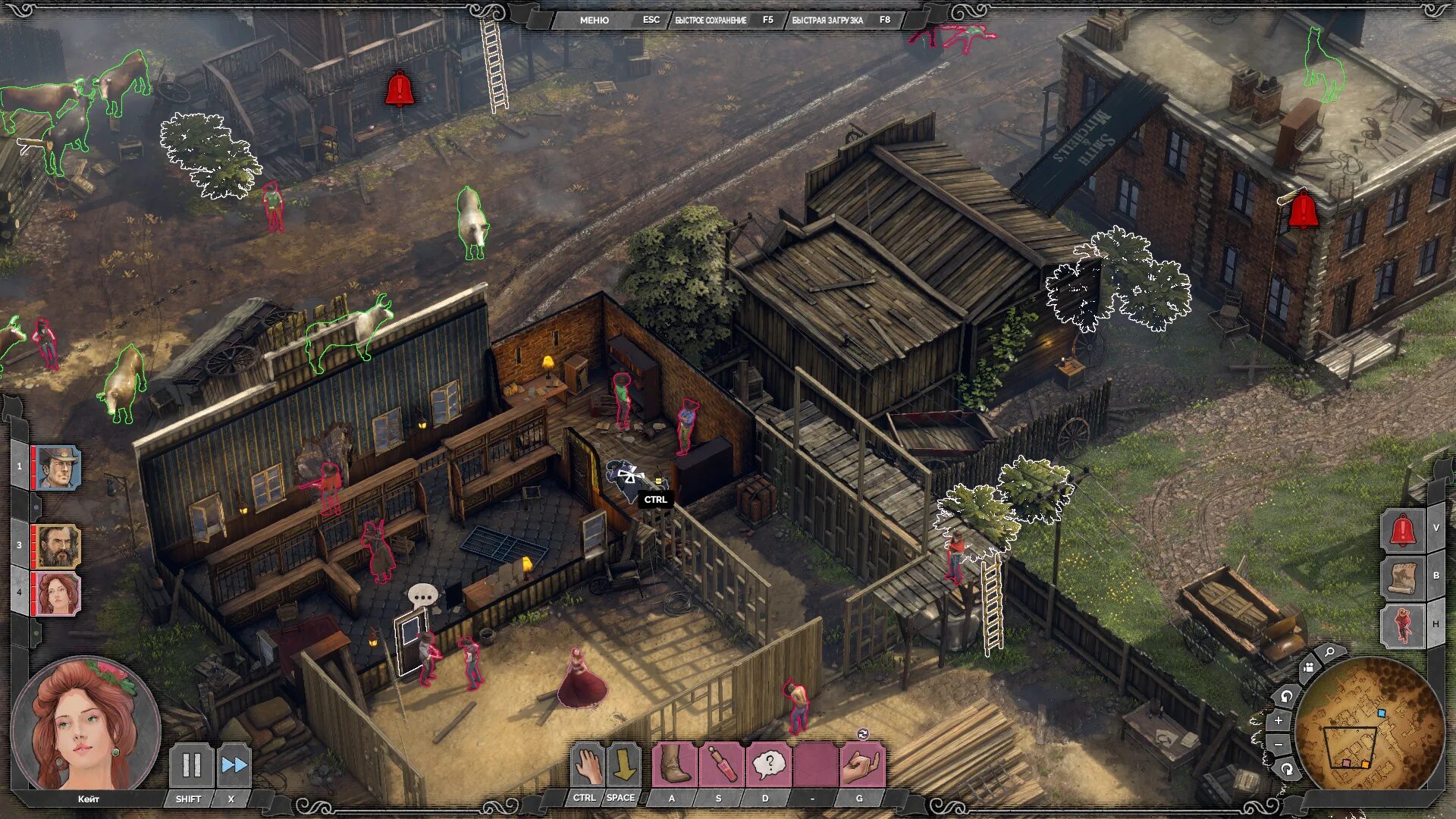
Task: Toggle the yellow down-arrow crouch action
Action: pyautogui.click(x=623, y=765)
